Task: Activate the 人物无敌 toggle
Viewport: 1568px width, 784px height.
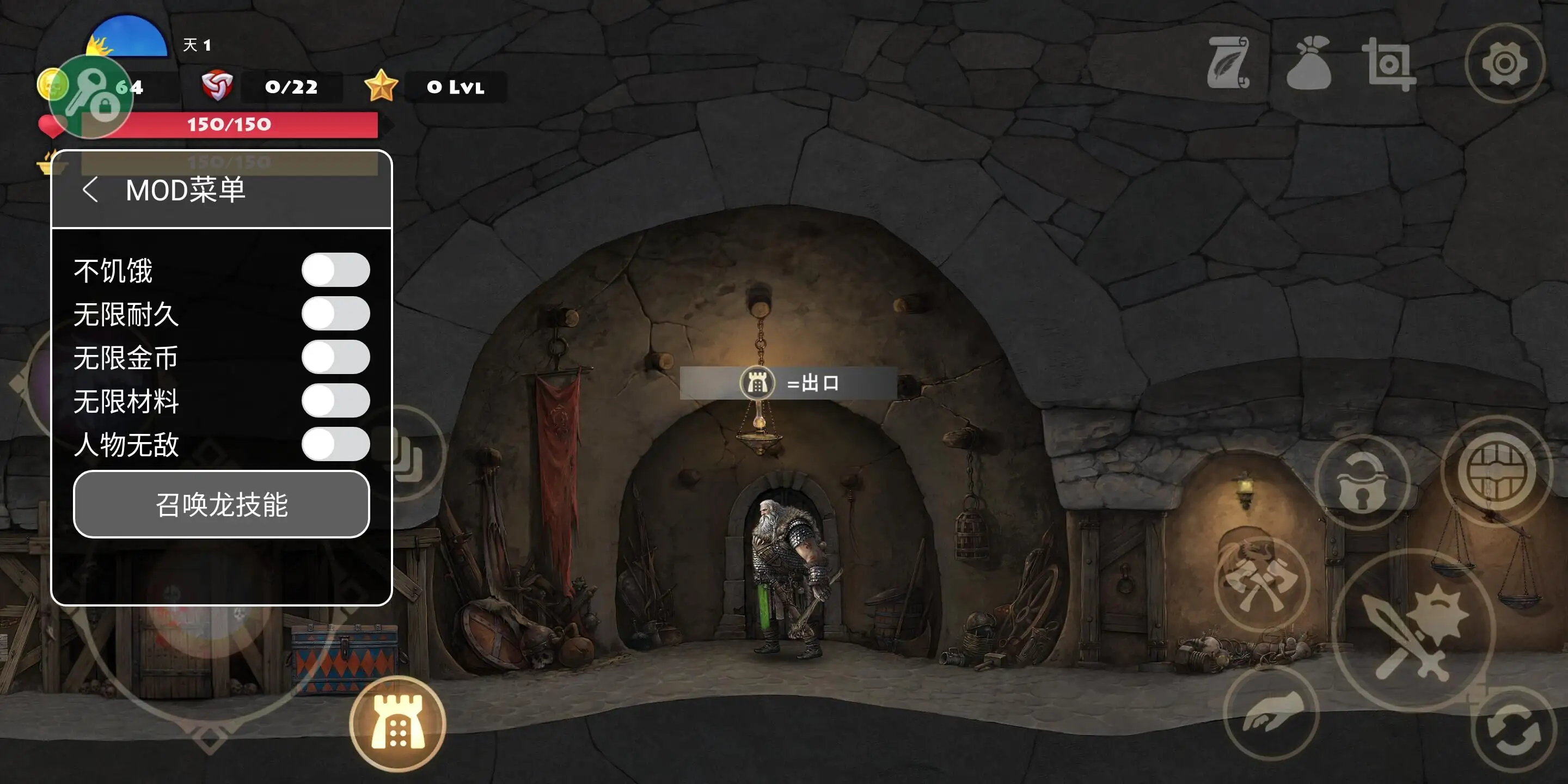Action: tap(335, 444)
